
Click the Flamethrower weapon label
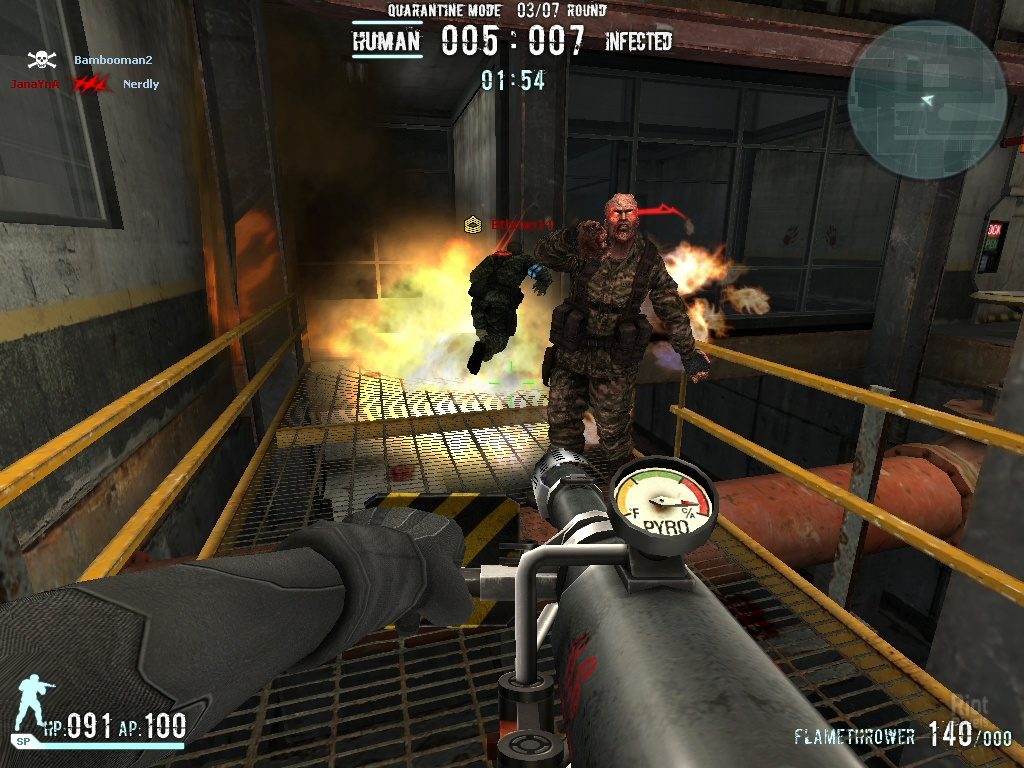click(854, 737)
